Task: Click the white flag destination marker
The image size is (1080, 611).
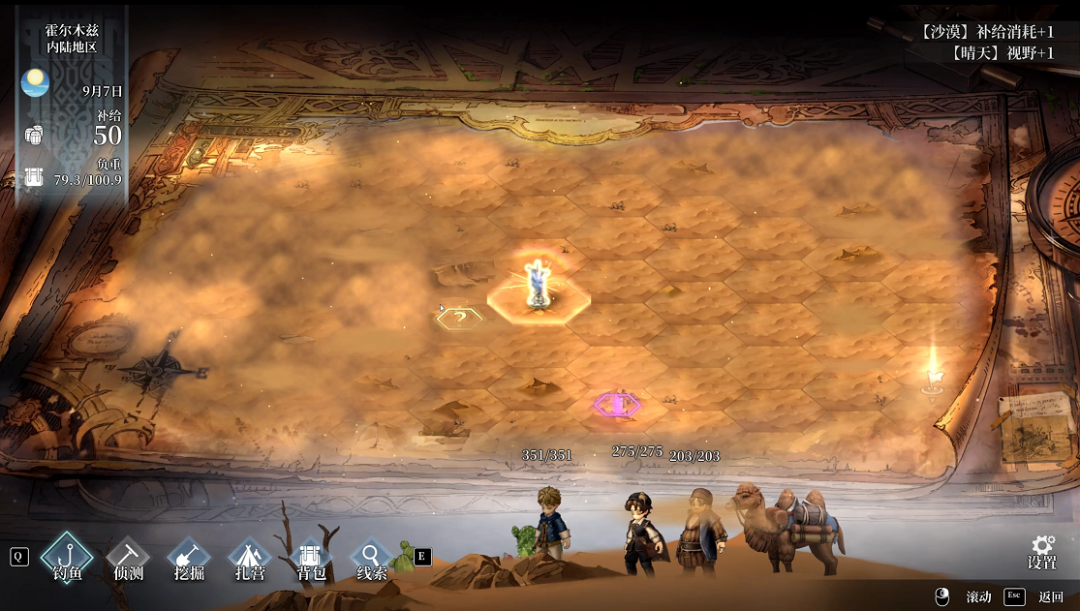Action: [x=933, y=372]
